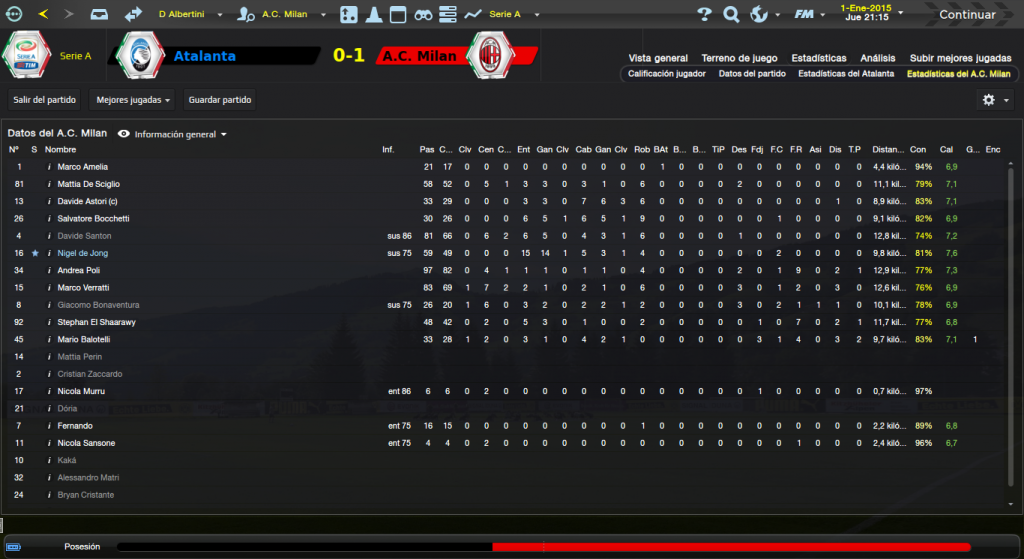Open the Mejores jugadas dropdown

(131, 100)
